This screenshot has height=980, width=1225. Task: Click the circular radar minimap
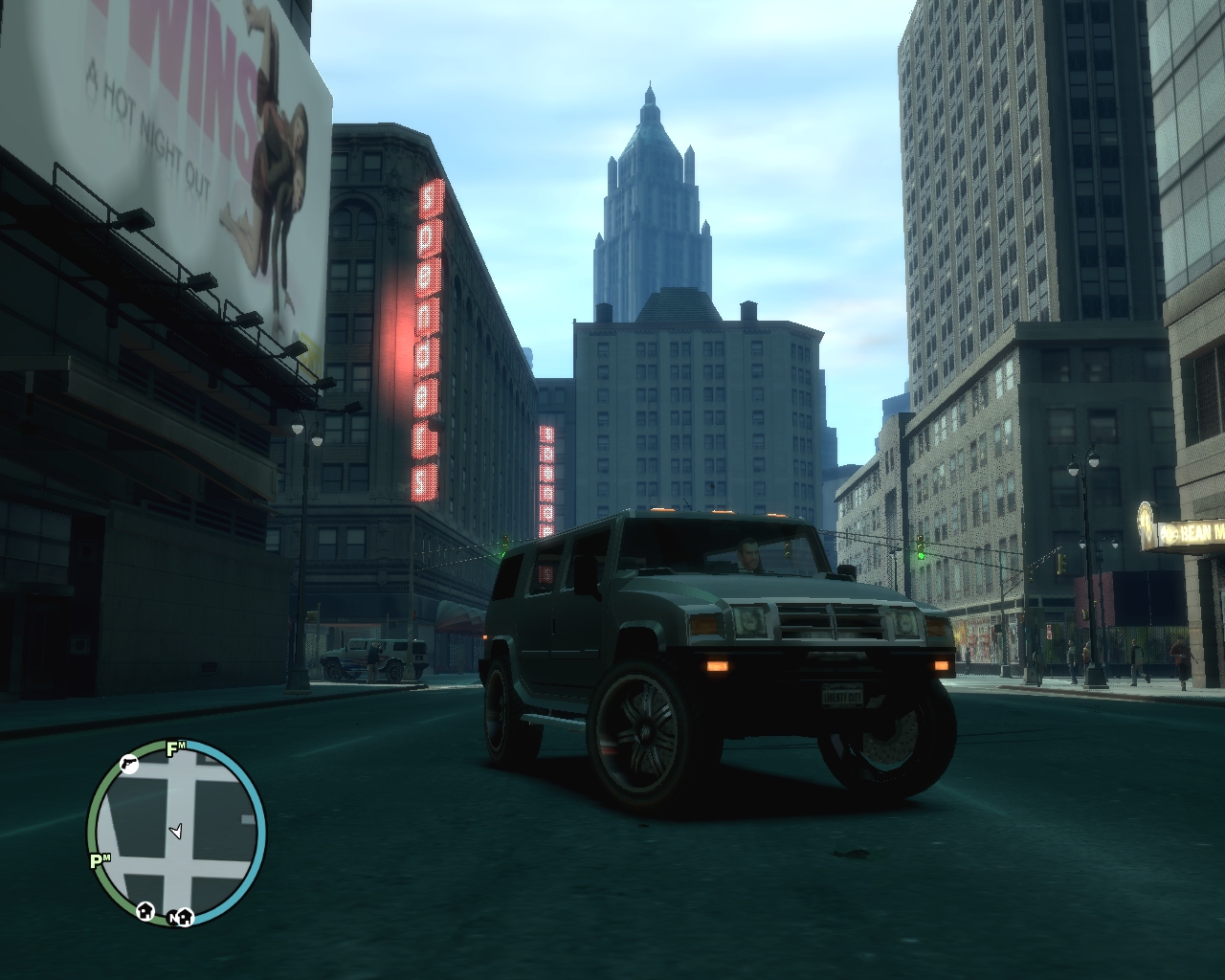(x=177, y=832)
